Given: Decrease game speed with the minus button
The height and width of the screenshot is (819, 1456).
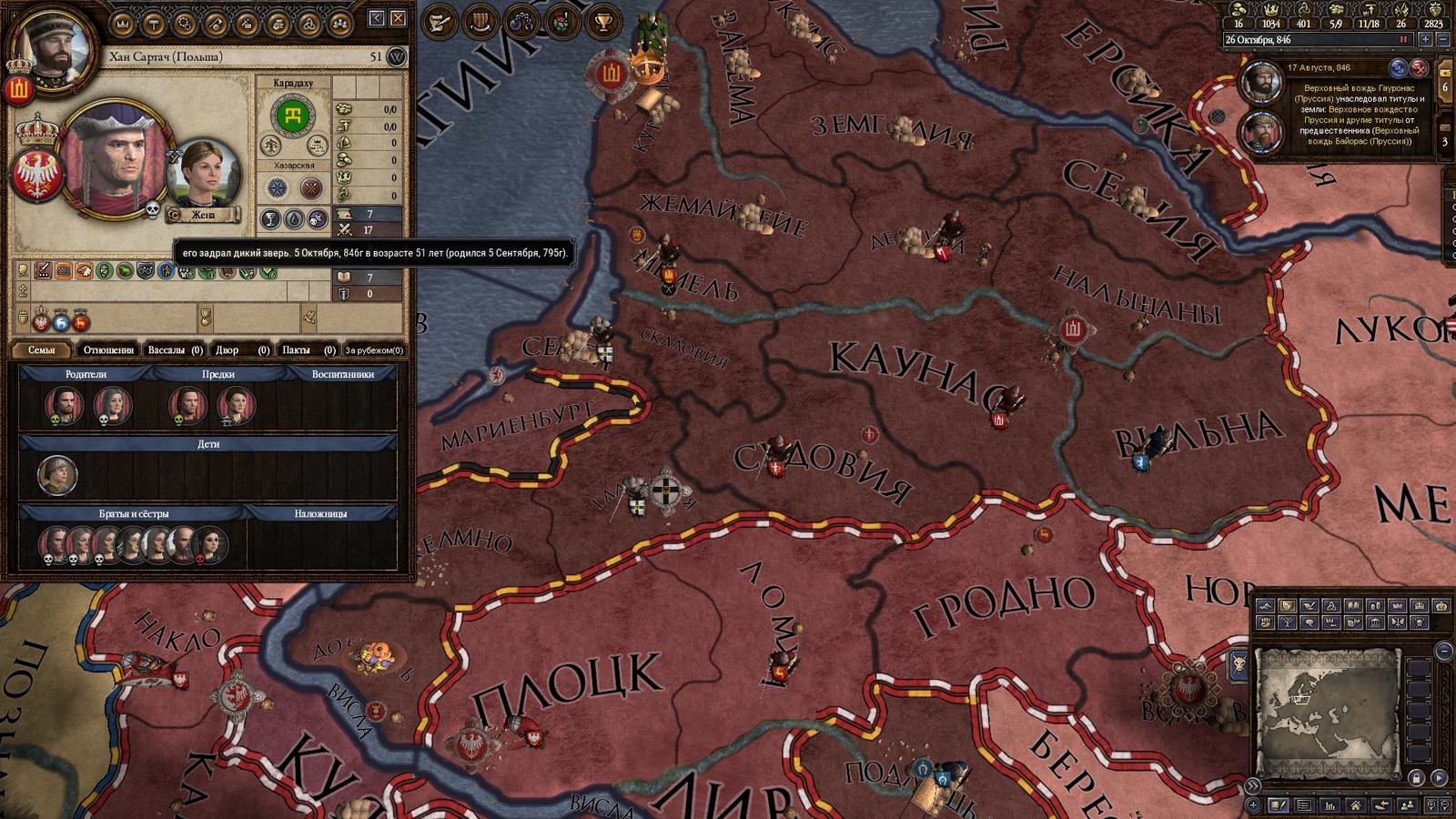Looking at the screenshot, I should (x=1442, y=40).
